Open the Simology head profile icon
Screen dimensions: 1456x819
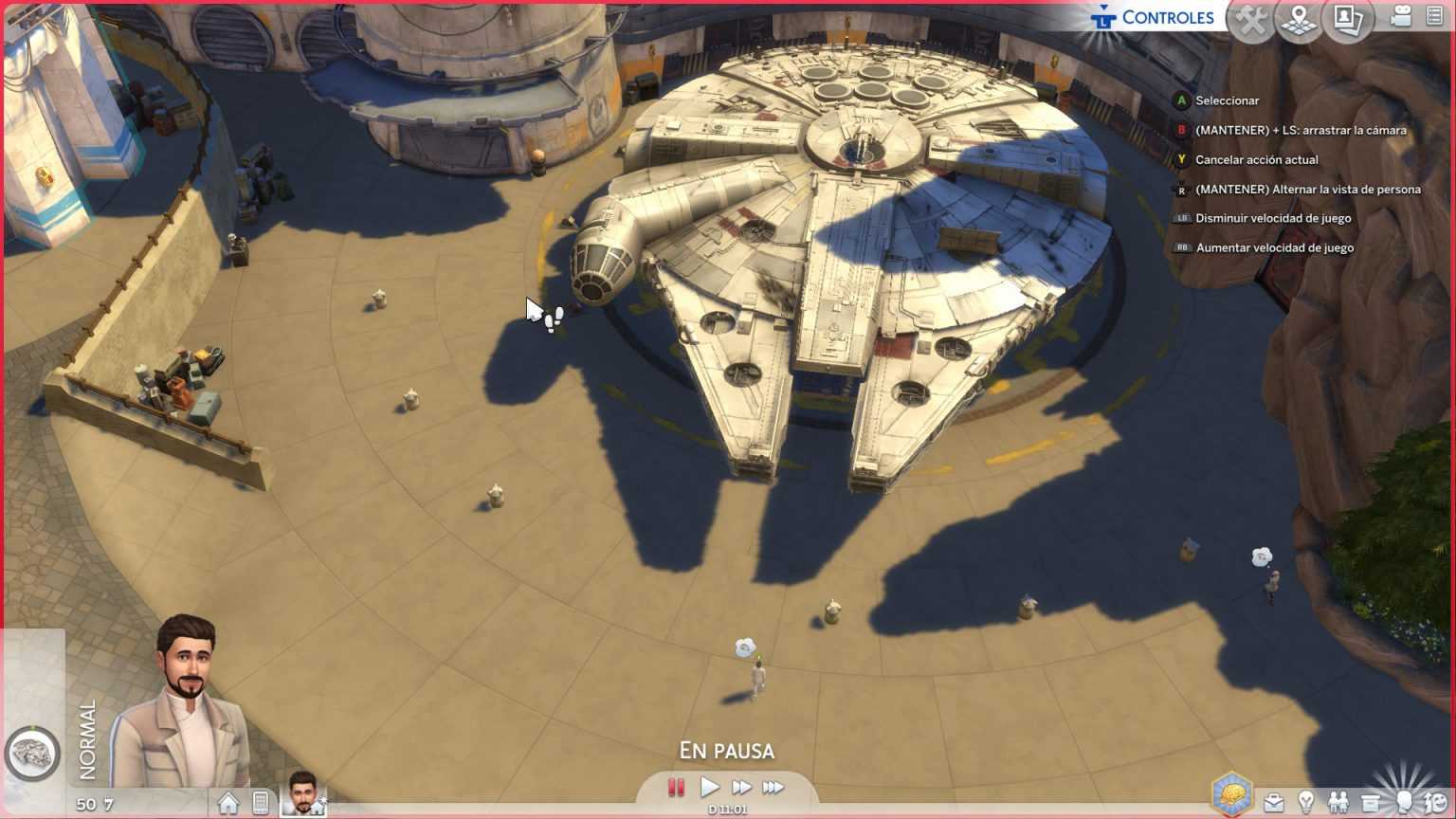pos(1405,802)
